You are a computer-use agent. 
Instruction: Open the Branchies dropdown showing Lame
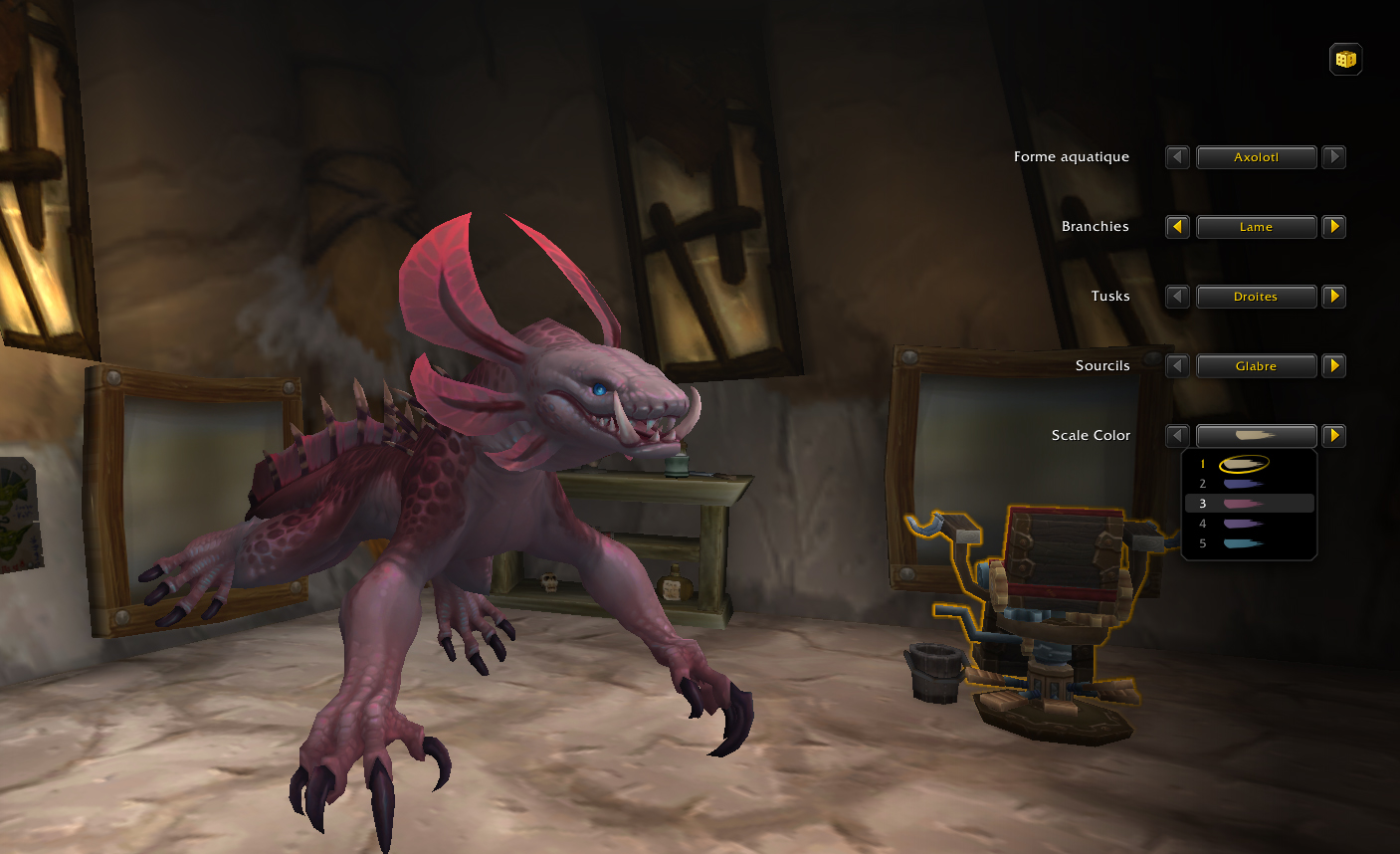1256,227
